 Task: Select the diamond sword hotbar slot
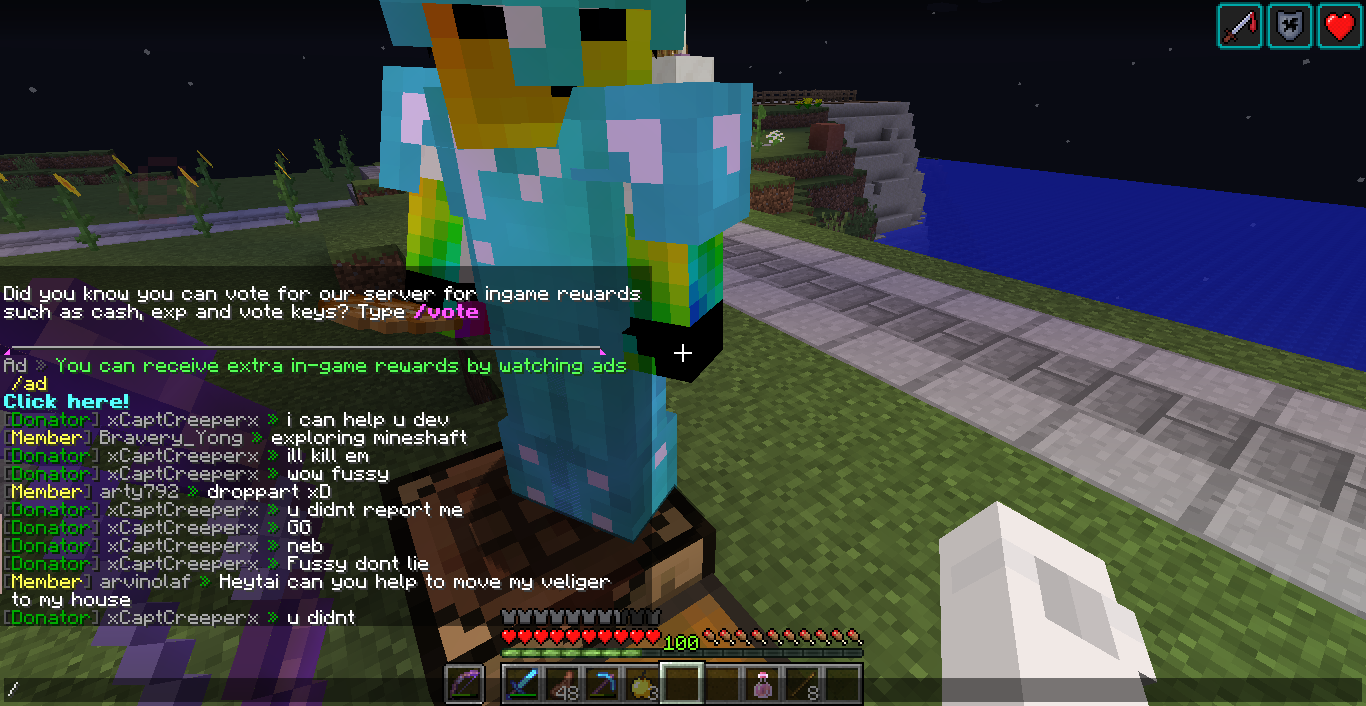tap(523, 684)
